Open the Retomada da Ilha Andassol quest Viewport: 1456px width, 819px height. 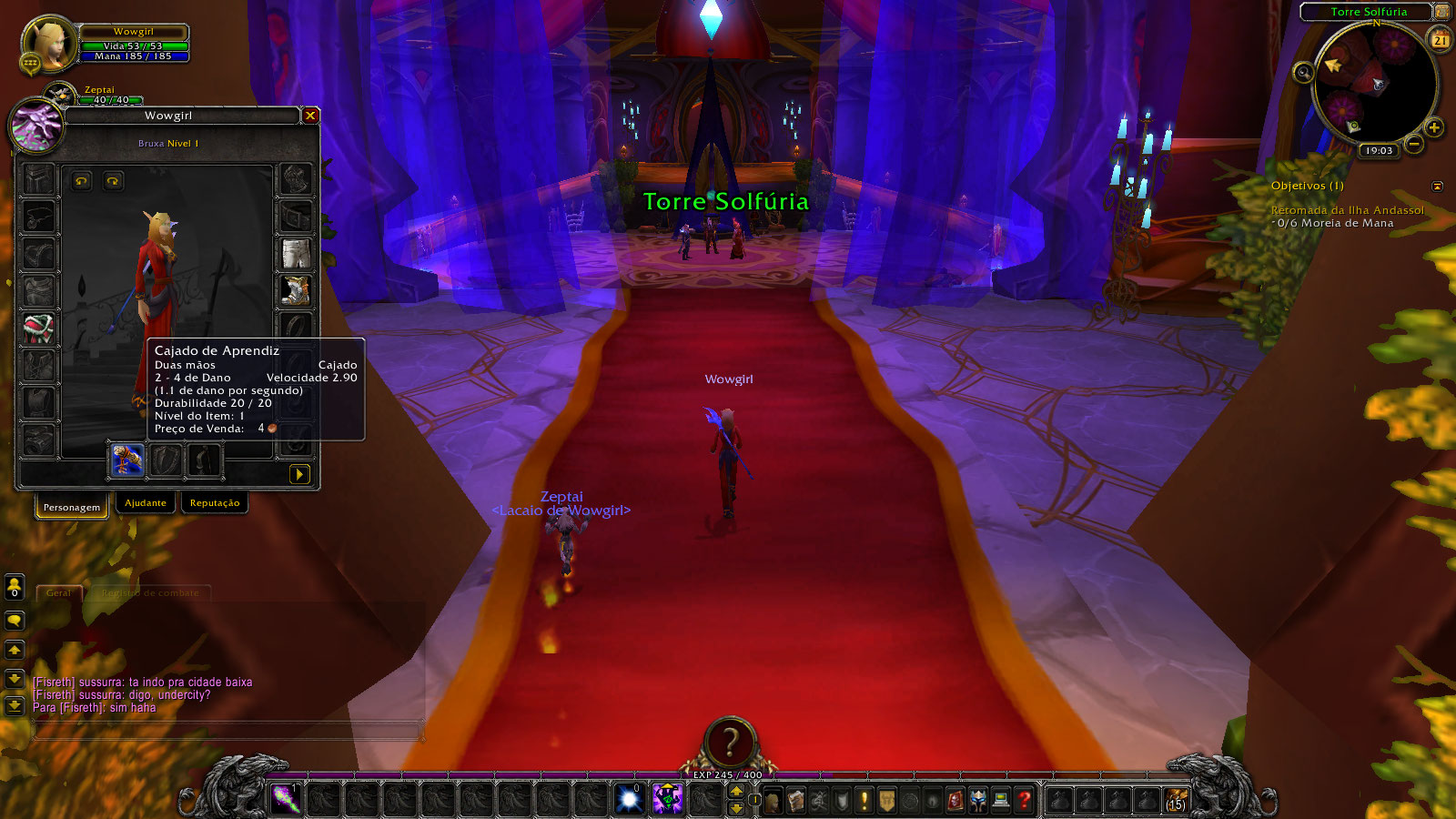tap(1347, 210)
